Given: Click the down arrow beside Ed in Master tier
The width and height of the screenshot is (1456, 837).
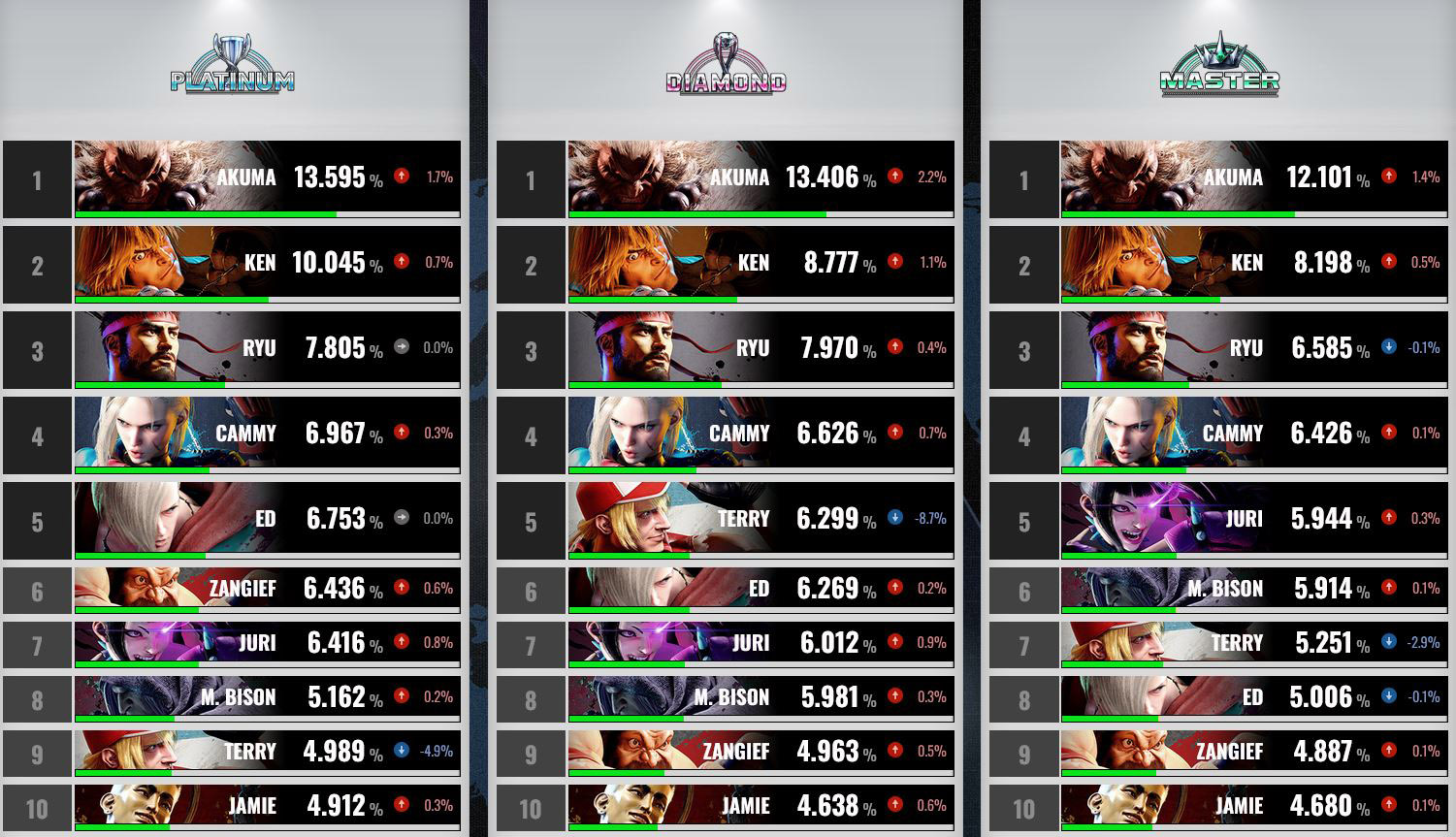Looking at the screenshot, I should point(1389,696).
